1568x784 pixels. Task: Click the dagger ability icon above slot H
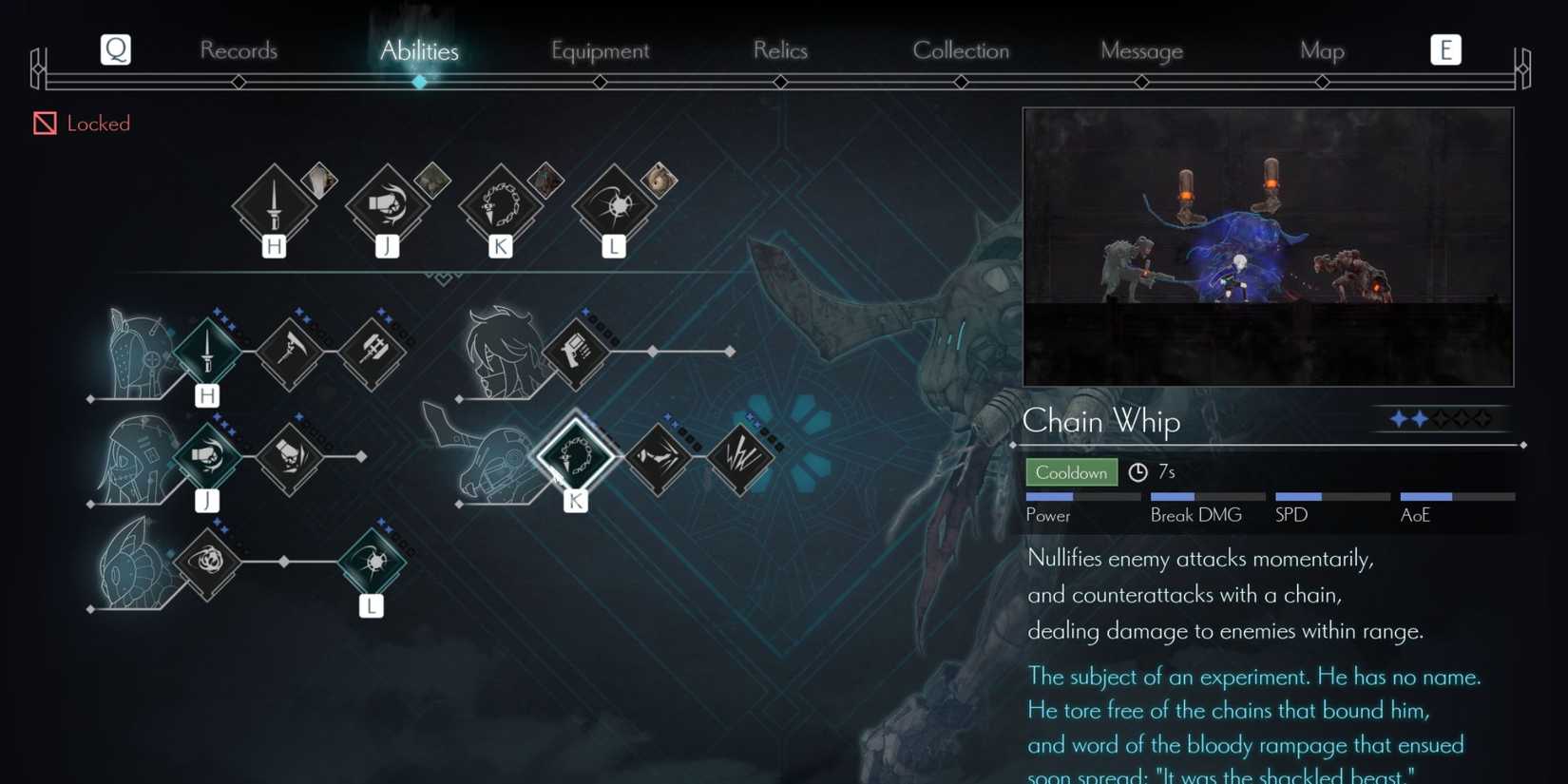(276, 202)
